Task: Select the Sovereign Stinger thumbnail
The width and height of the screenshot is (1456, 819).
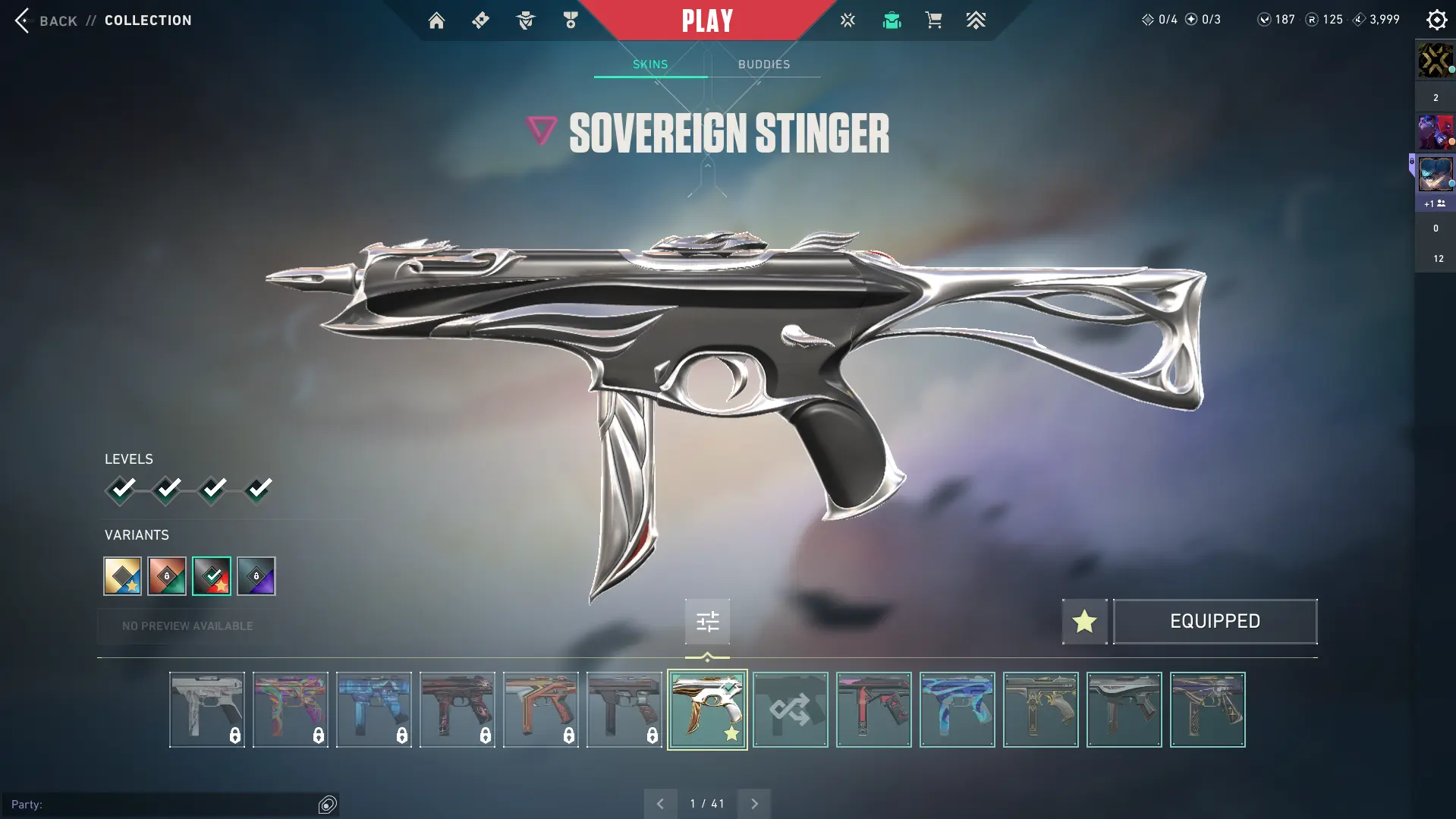Action: (707, 710)
